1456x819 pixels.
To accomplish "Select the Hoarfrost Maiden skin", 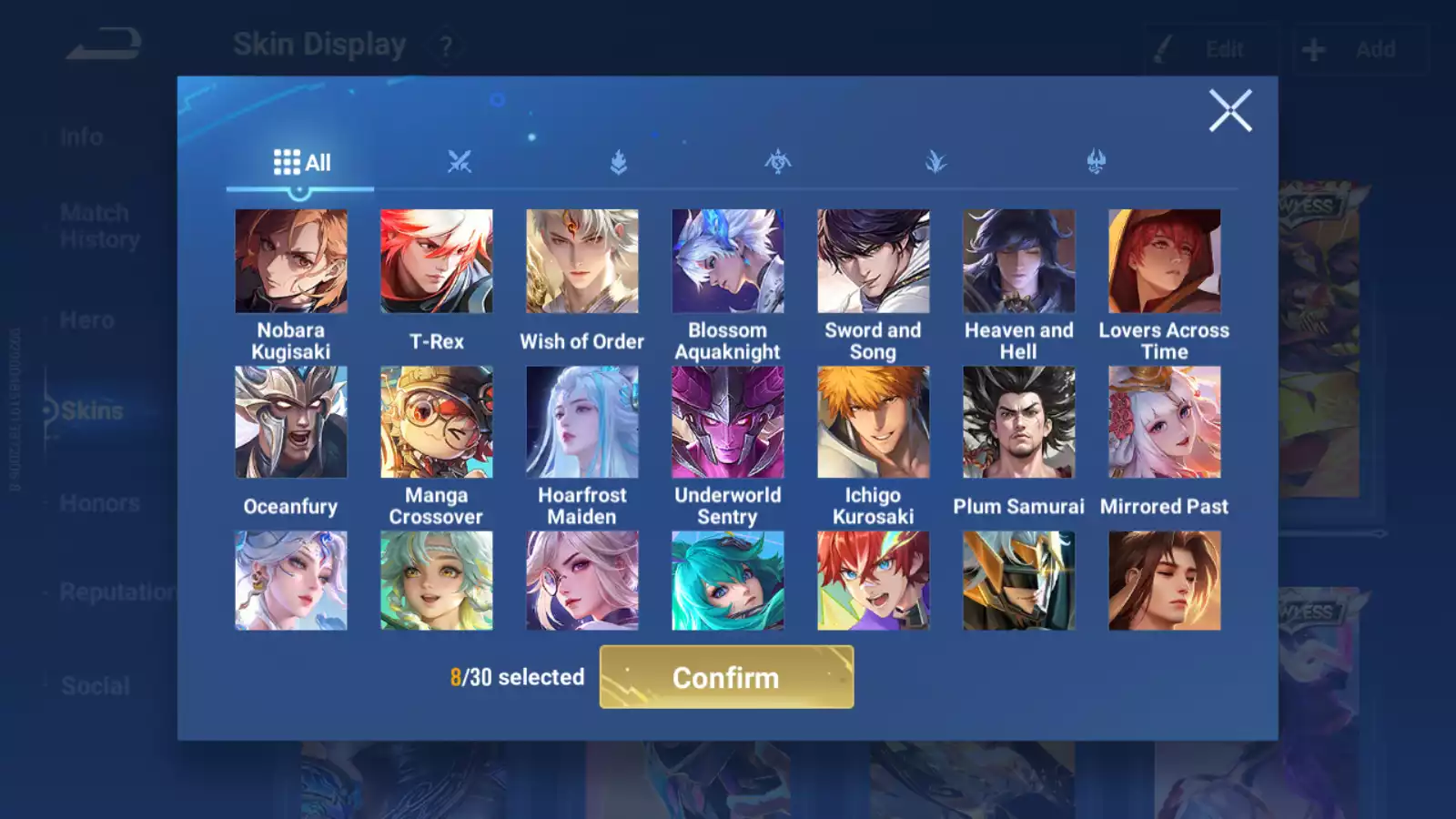I will click(582, 422).
